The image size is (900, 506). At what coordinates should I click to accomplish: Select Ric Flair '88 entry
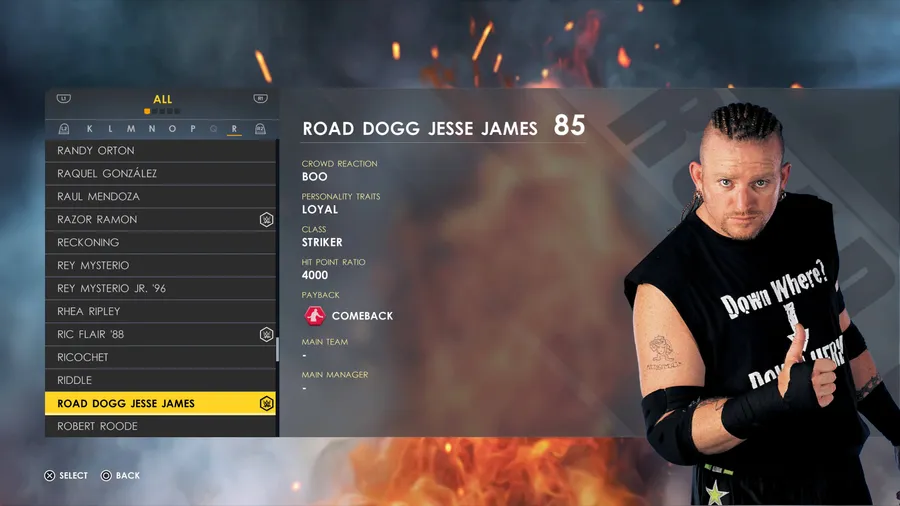[x=160, y=334]
